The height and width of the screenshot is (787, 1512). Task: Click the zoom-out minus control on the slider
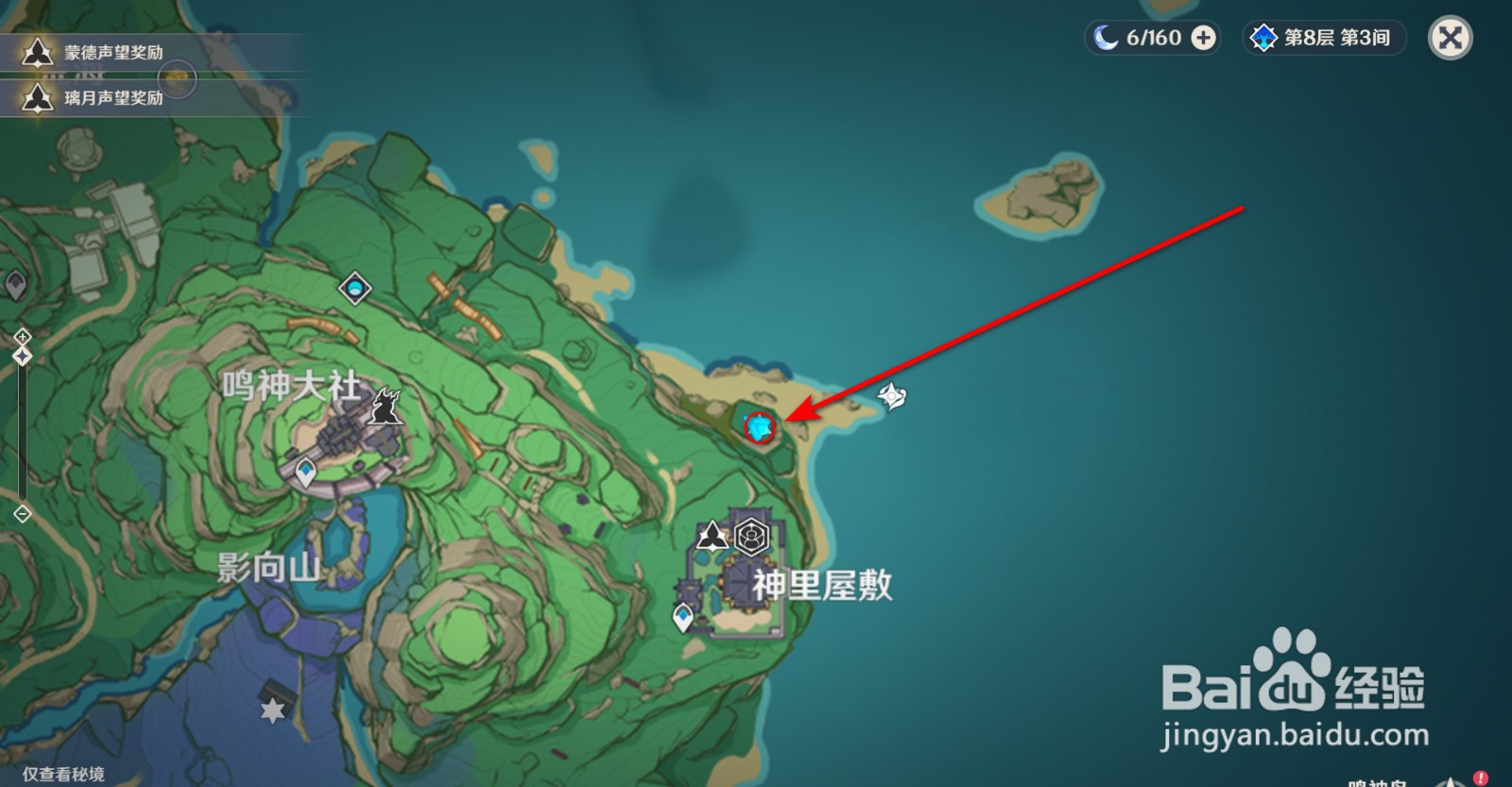(21, 513)
